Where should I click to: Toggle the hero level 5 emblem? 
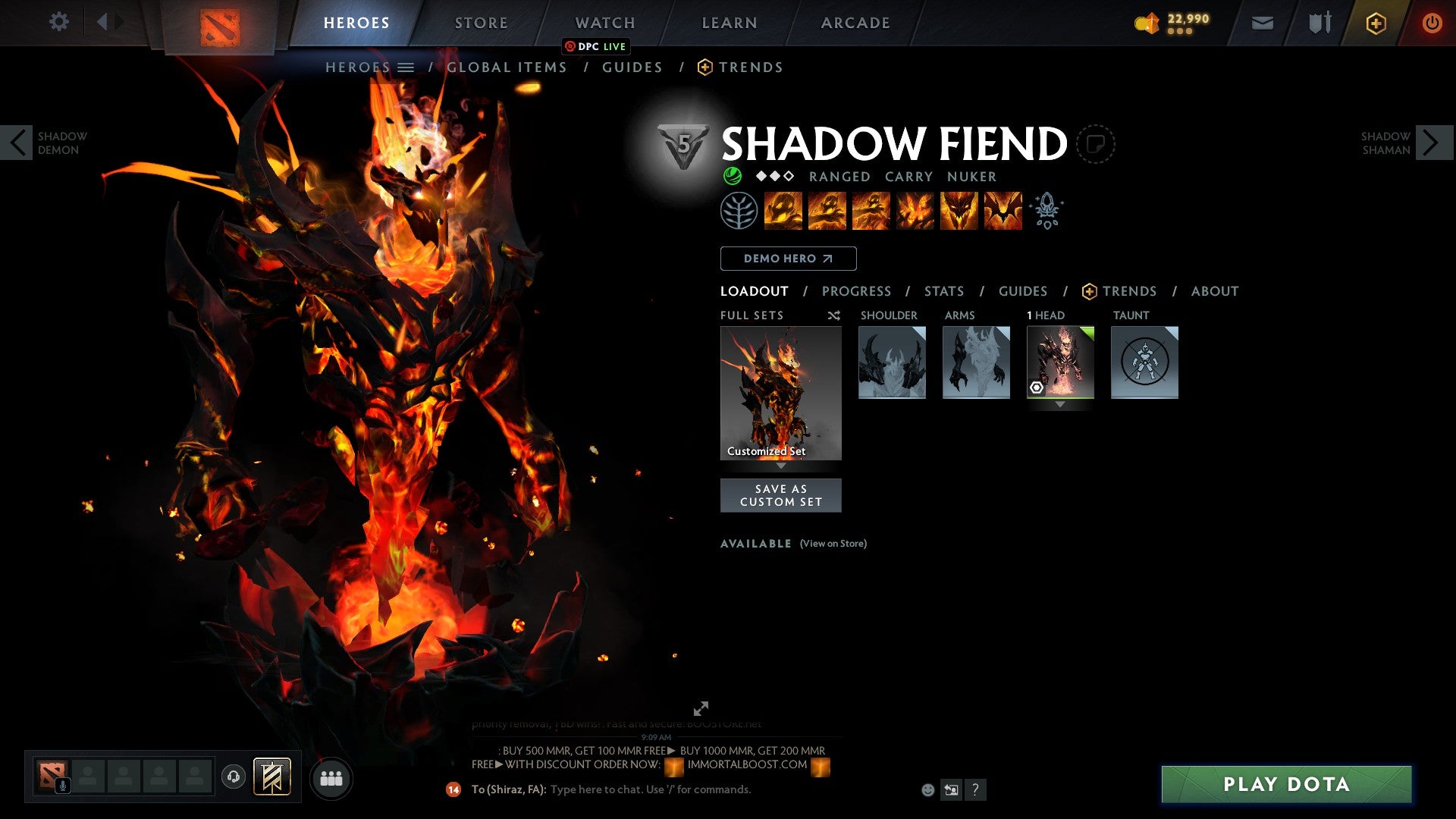click(682, 144)
